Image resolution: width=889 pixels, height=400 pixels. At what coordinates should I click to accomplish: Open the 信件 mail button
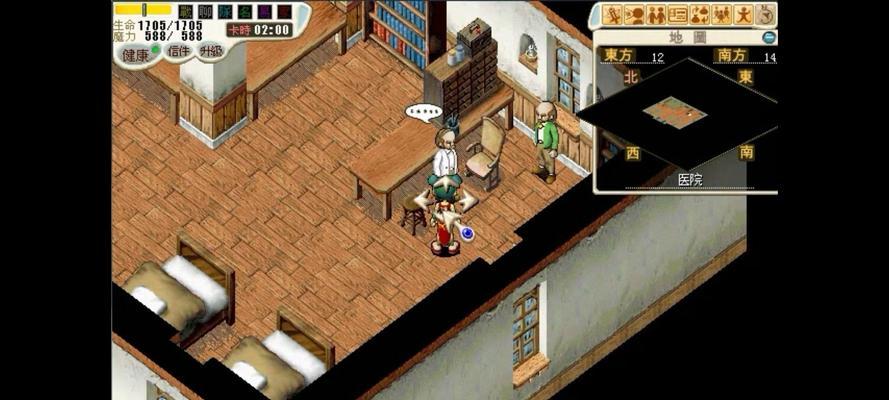[x=179, y=51]
